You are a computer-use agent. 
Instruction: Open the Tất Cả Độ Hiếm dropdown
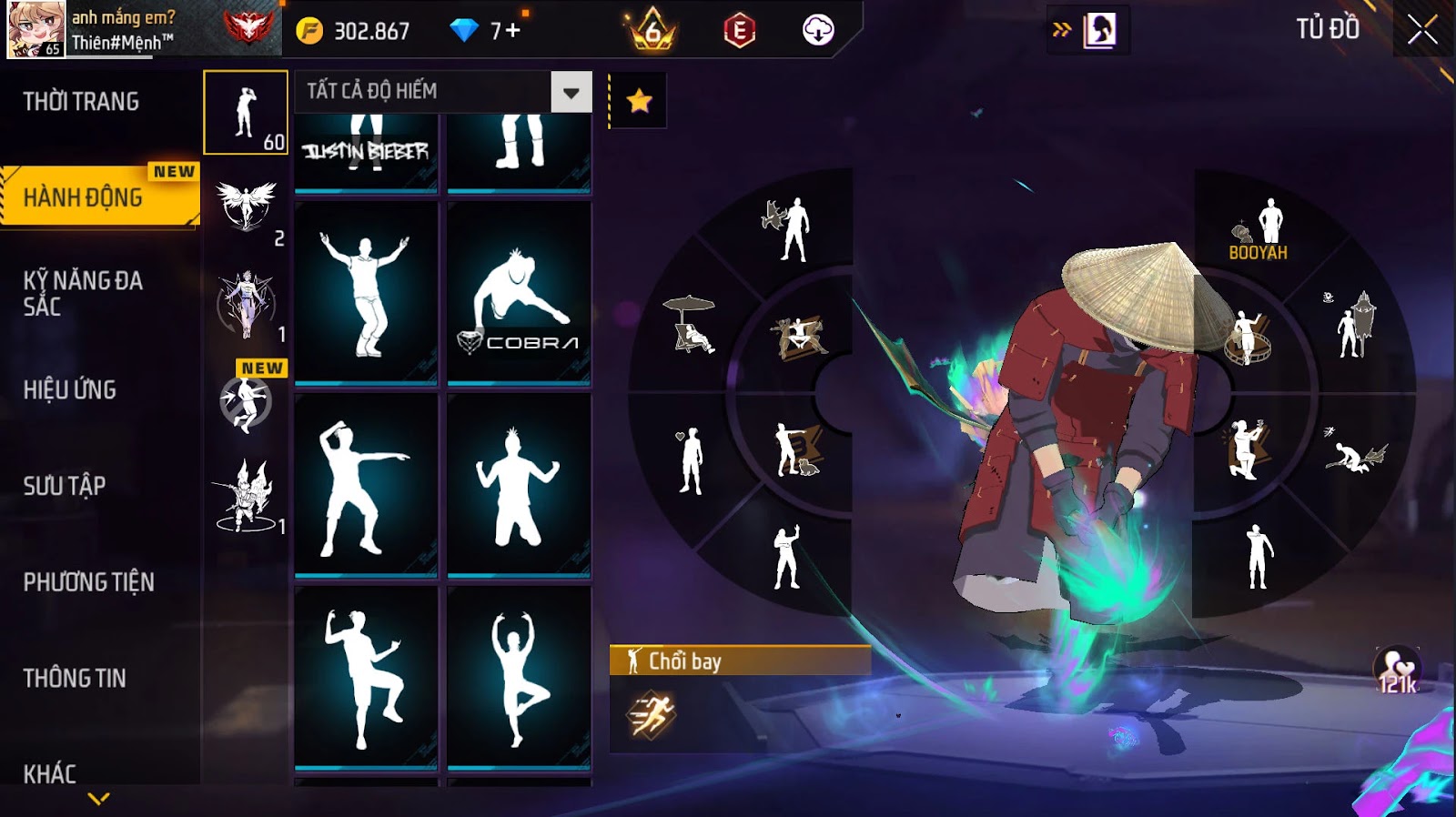pos(571,92)
